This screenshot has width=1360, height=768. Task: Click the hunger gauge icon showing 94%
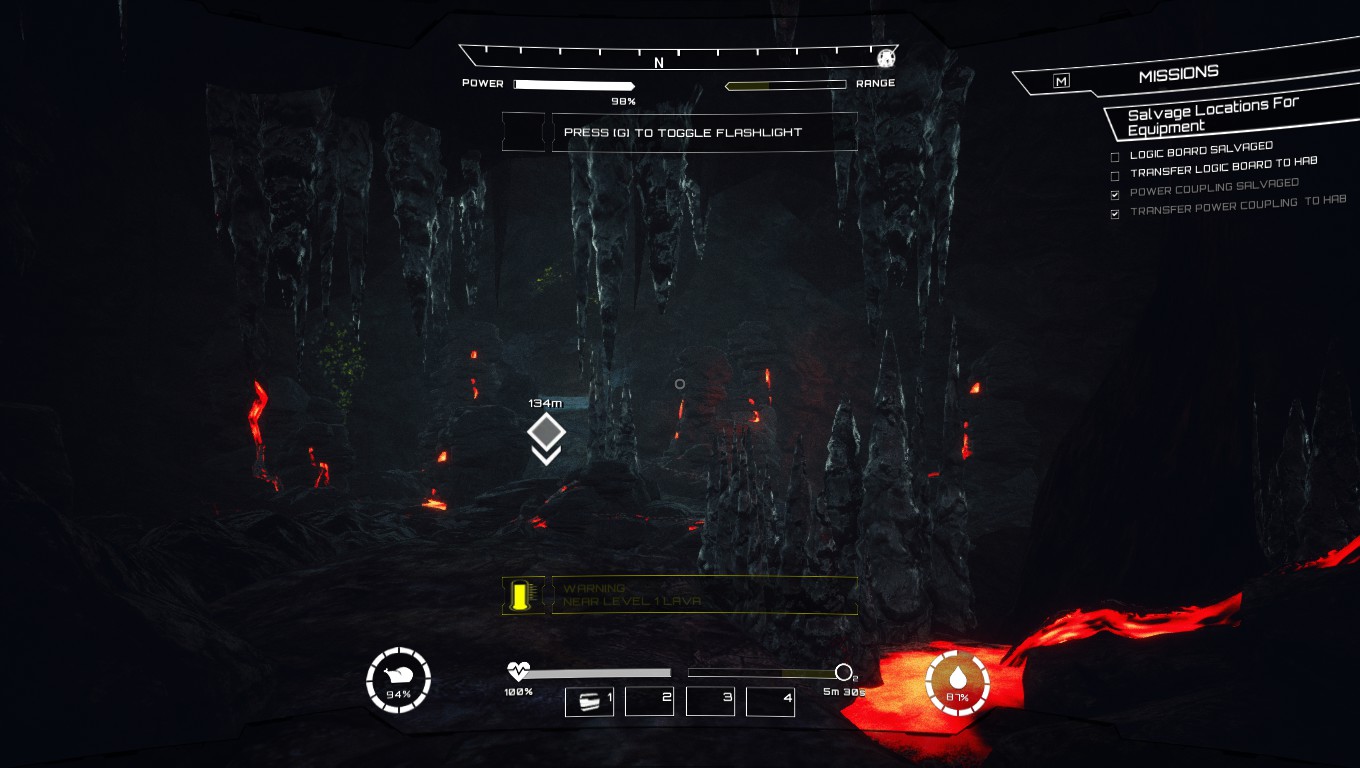399,680
